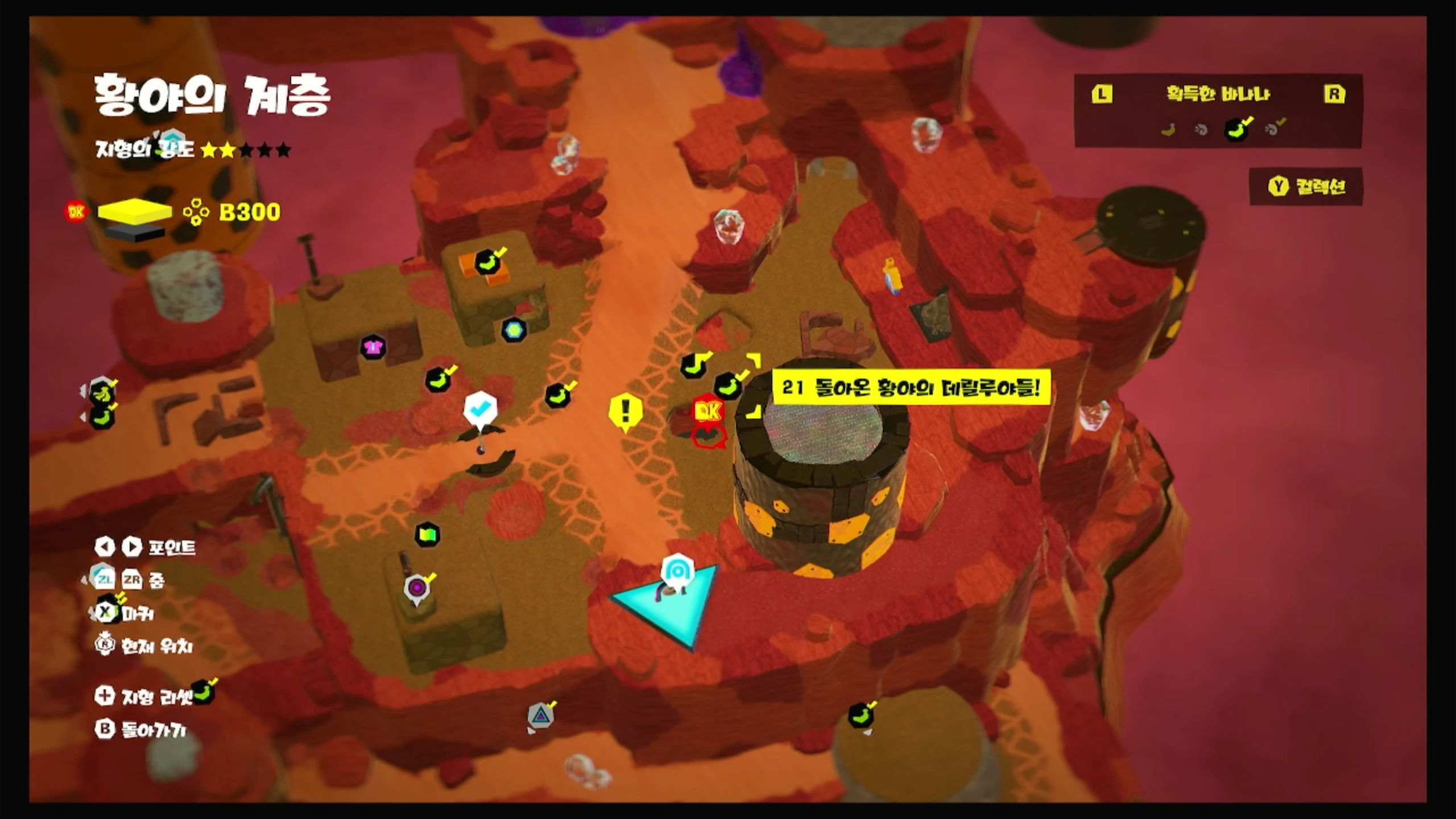The height and width of the screenshot is (819, 1456).
Task: Select the red DK position marker
Action: 708,411
